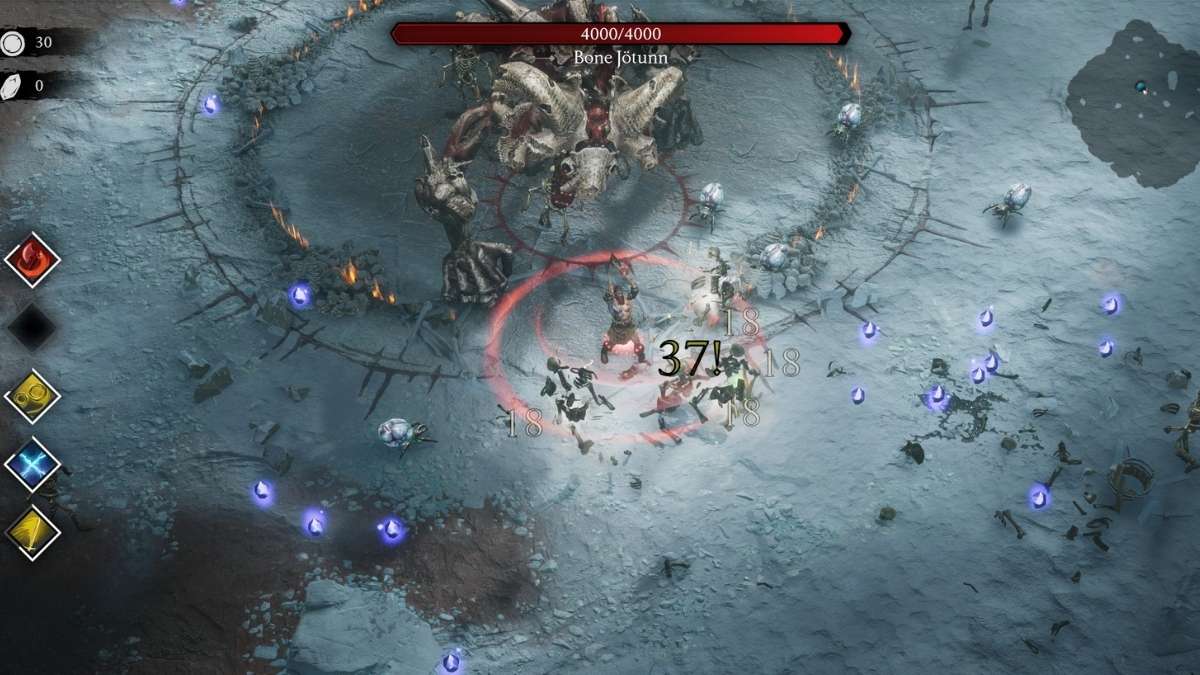Screen dimensions: 1200x675
Task: Trigger the blue crossed lightning ability
Action: pos(33,465)
